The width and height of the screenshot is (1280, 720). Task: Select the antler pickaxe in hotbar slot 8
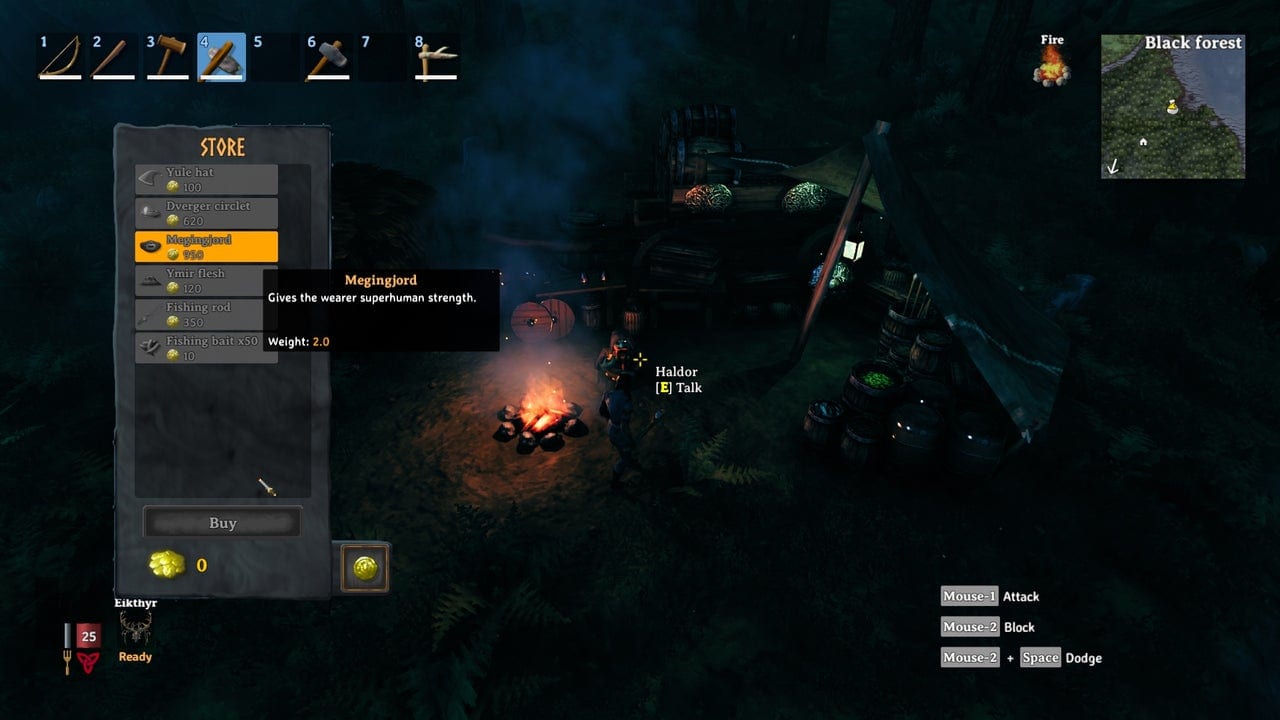click(x=436, y=57)
